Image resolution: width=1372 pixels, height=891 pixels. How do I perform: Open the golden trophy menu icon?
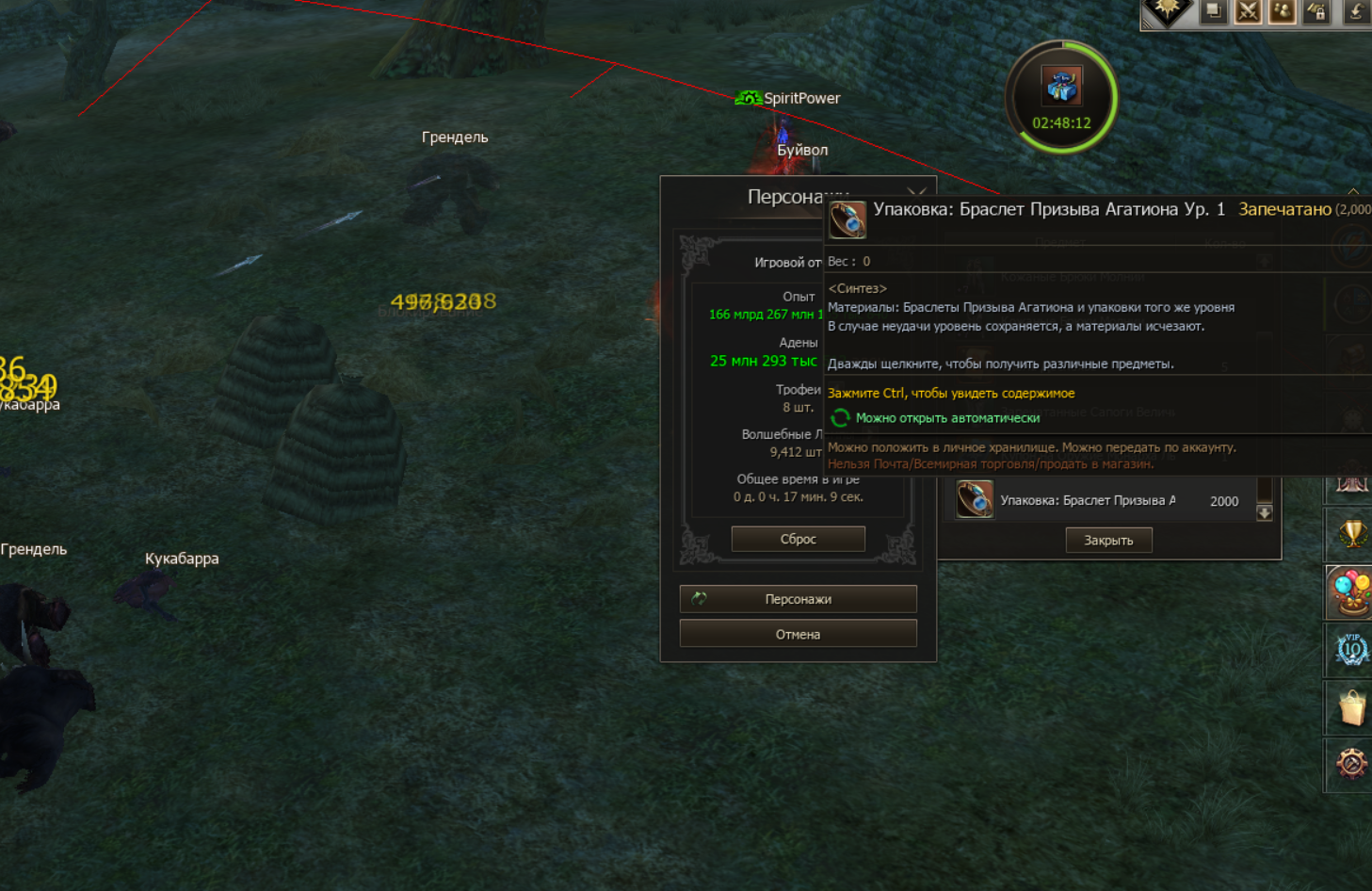pyautogui.click(x=1351, y=535)
